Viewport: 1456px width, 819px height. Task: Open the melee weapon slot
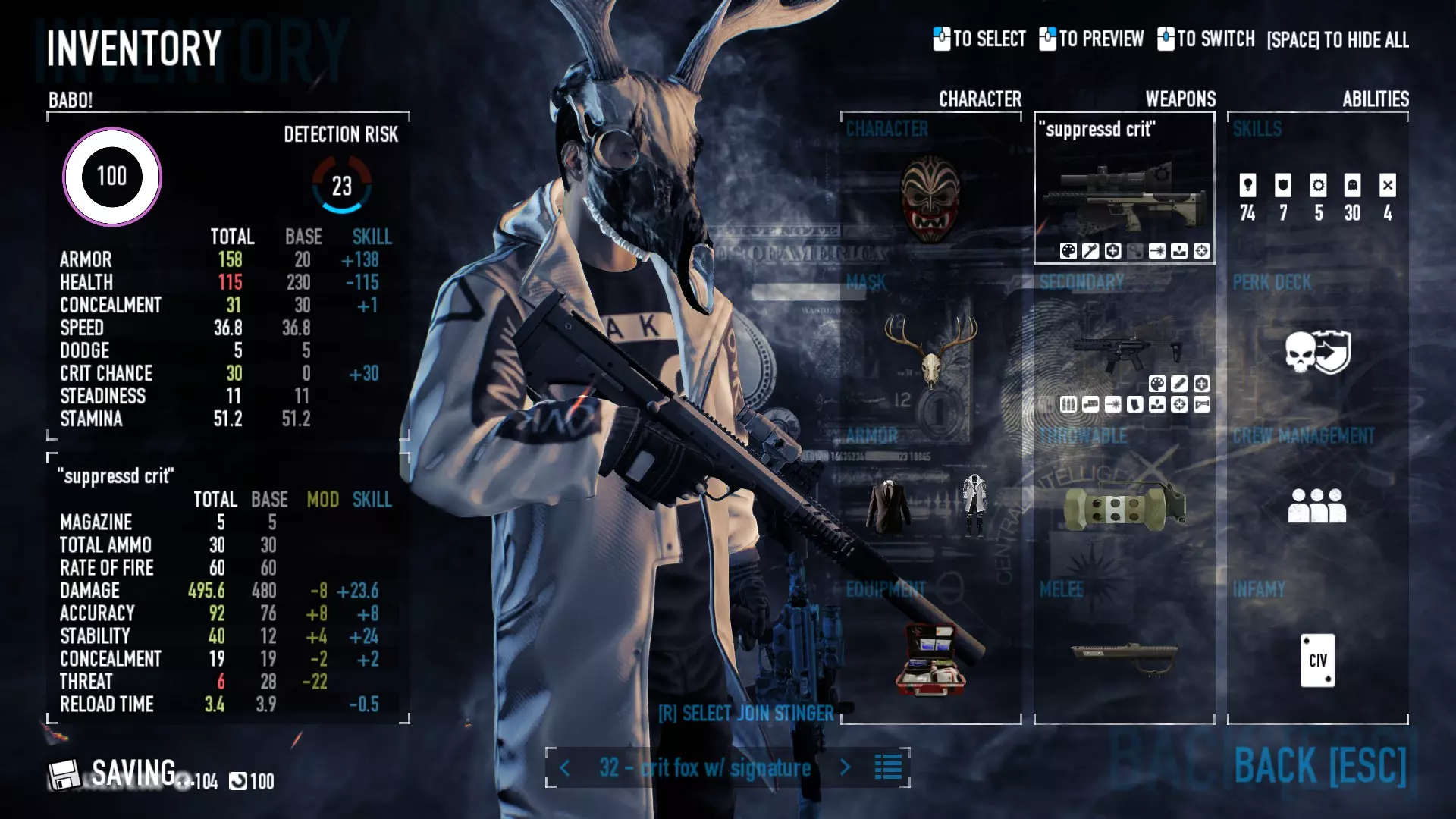[1124, 656]
